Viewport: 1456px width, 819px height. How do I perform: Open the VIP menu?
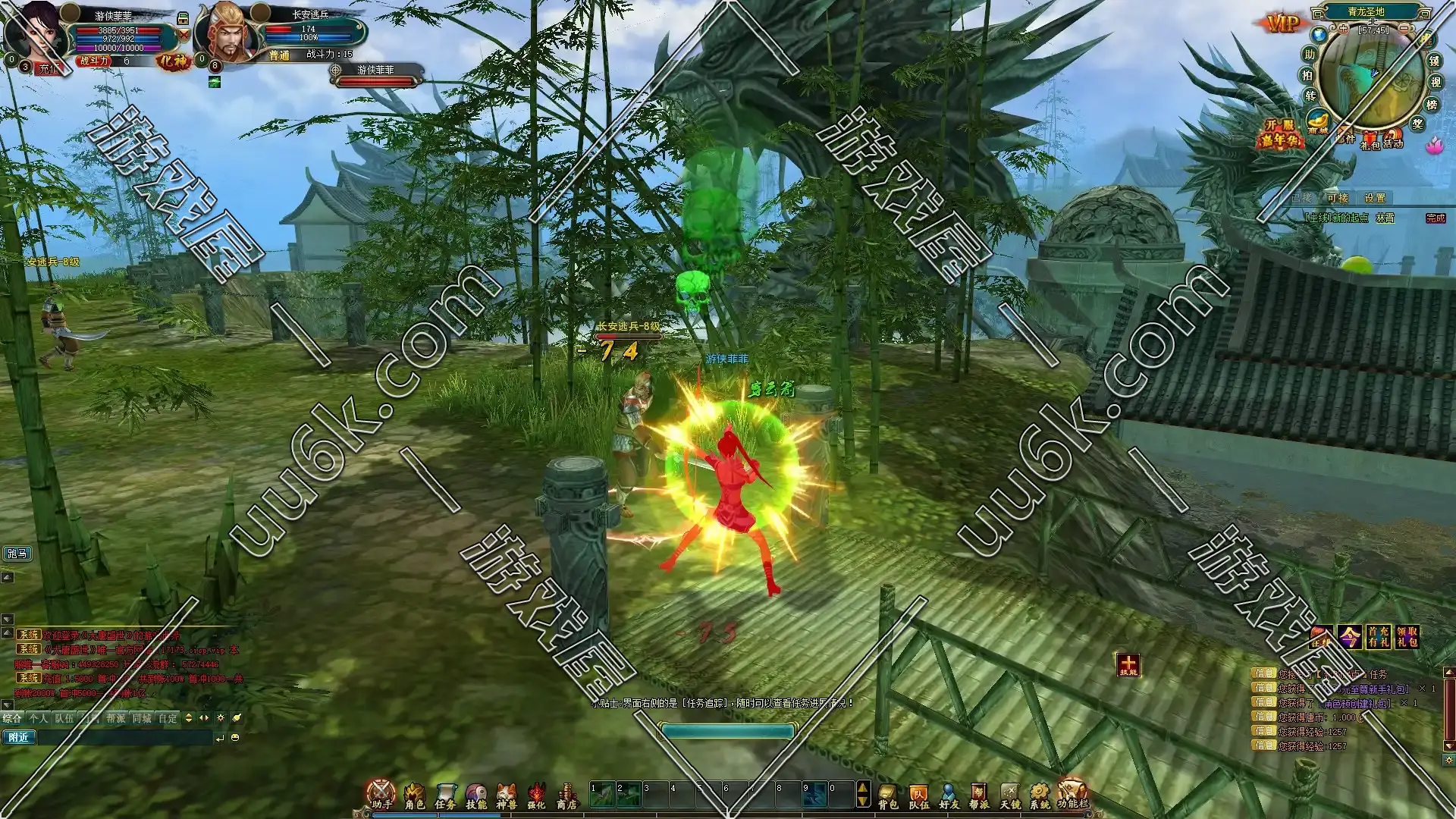pyautogui.click(x=1283, y=24)
